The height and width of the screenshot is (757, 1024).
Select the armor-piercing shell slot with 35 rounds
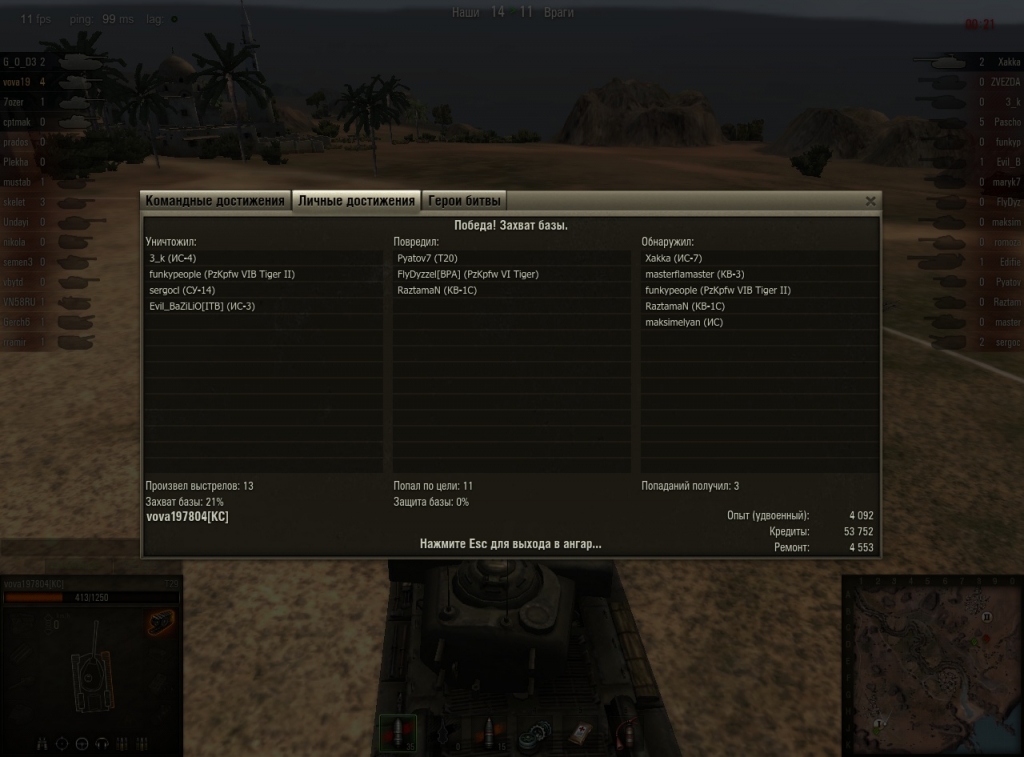pos(398,733)
